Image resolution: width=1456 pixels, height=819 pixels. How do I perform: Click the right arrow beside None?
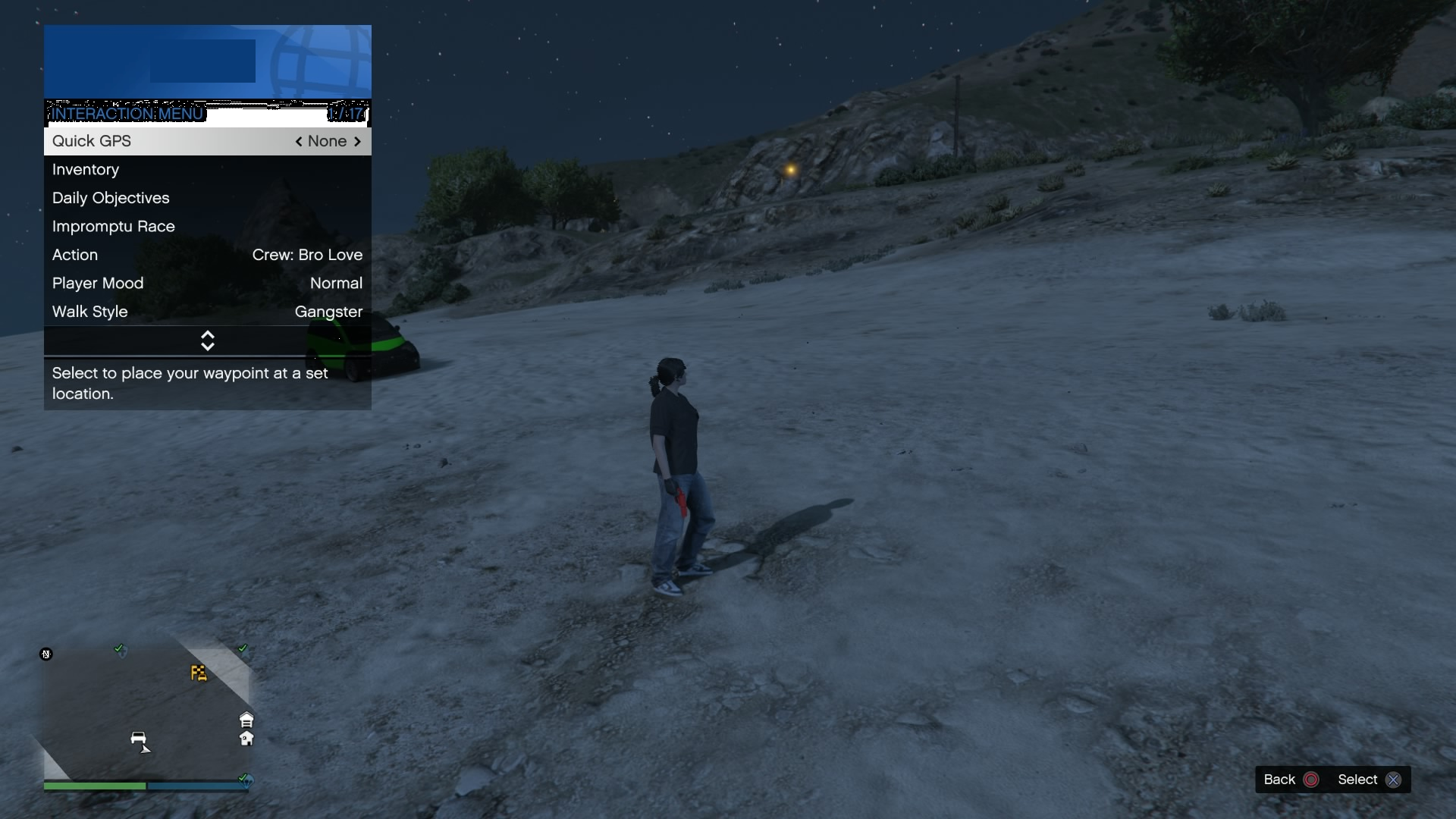tap(356, 141)
